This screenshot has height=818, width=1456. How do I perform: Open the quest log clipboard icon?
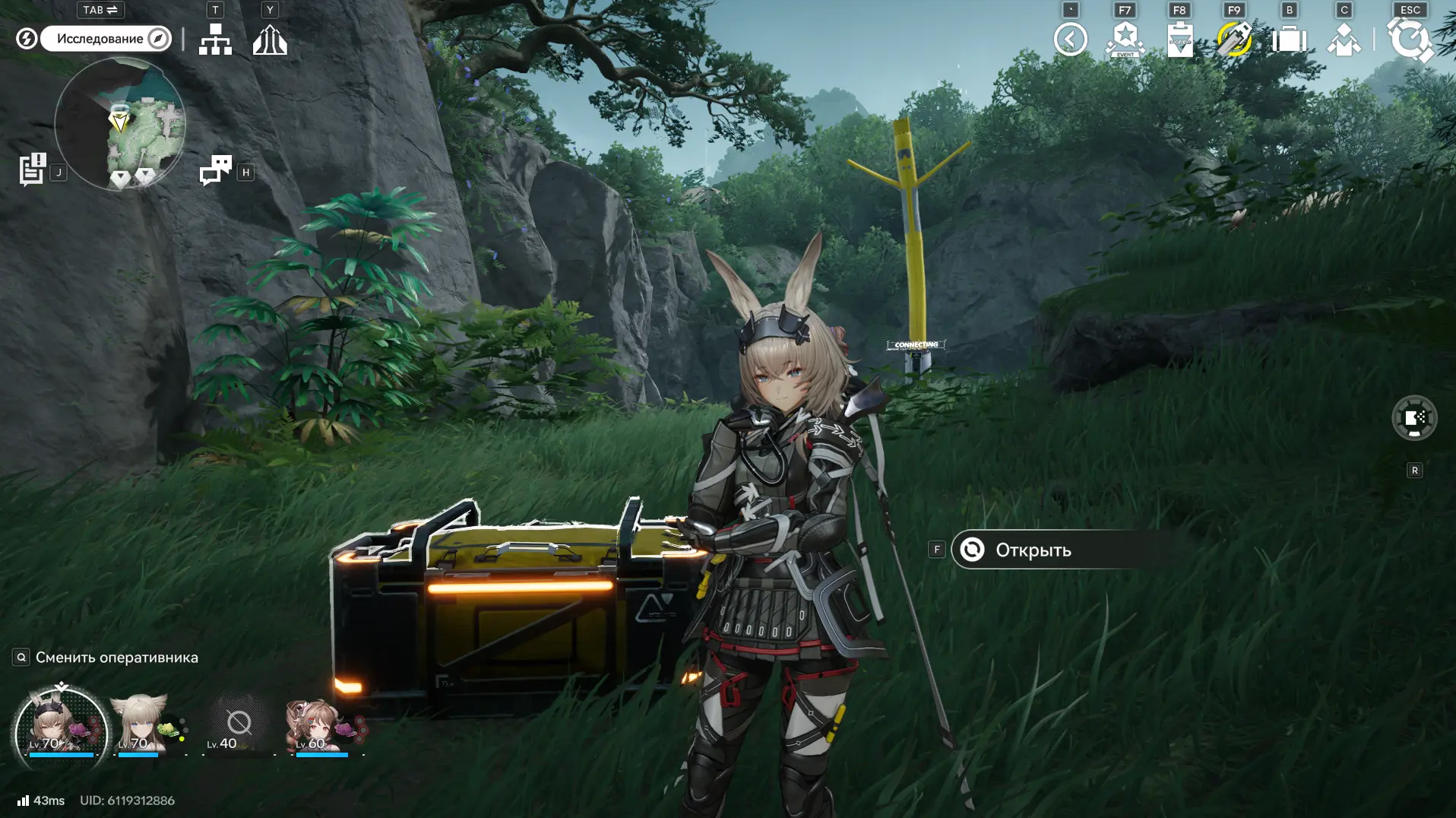tap(32, 170)
